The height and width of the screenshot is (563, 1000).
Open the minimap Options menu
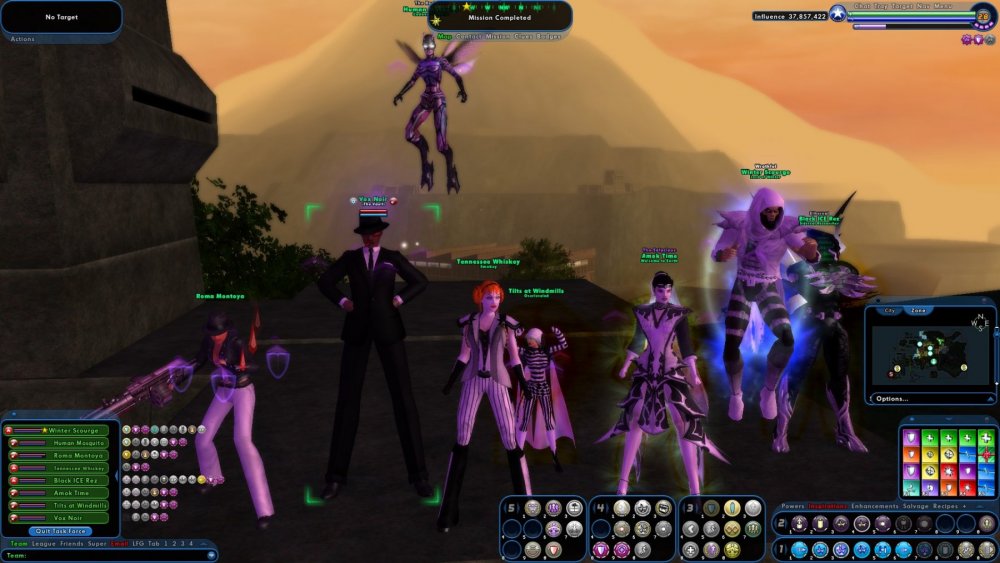[x=891, y=398]
